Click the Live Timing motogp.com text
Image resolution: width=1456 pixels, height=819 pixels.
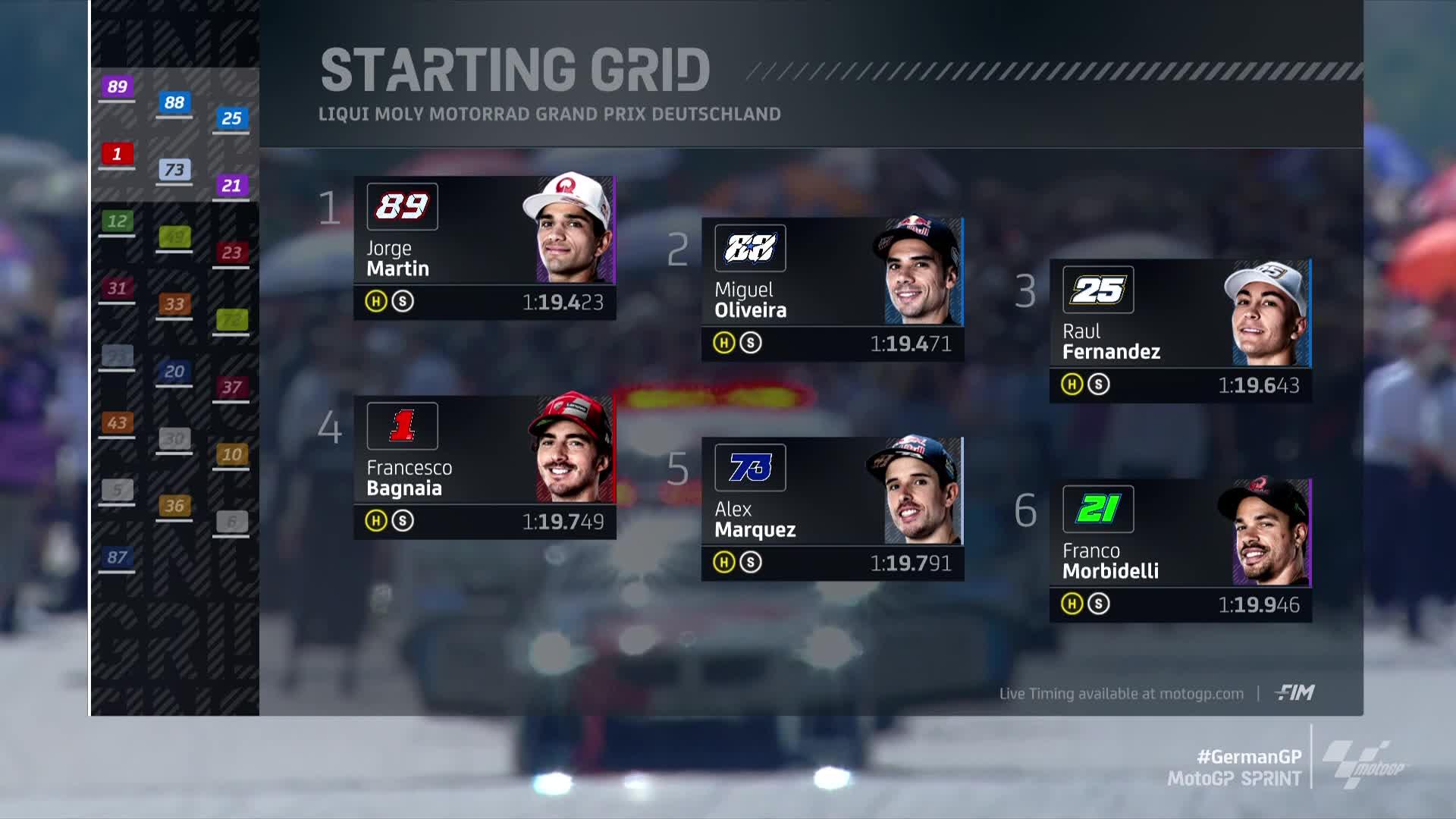click(x=1121, y=694)
